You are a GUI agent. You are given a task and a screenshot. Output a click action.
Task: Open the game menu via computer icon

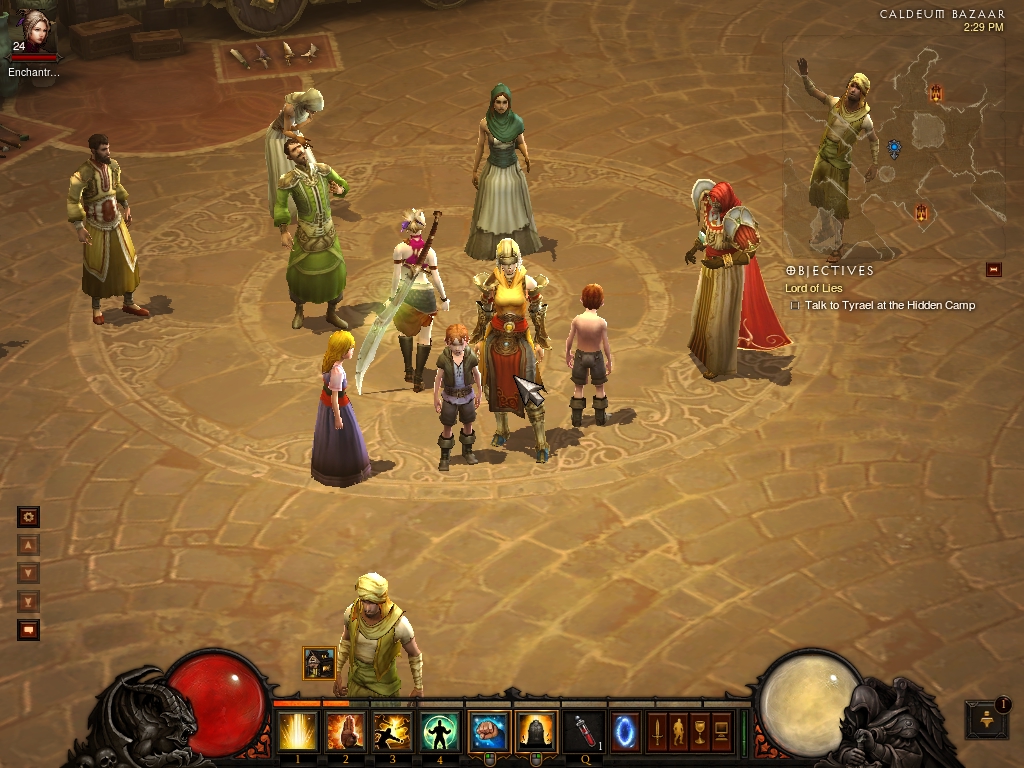(722, 732)
